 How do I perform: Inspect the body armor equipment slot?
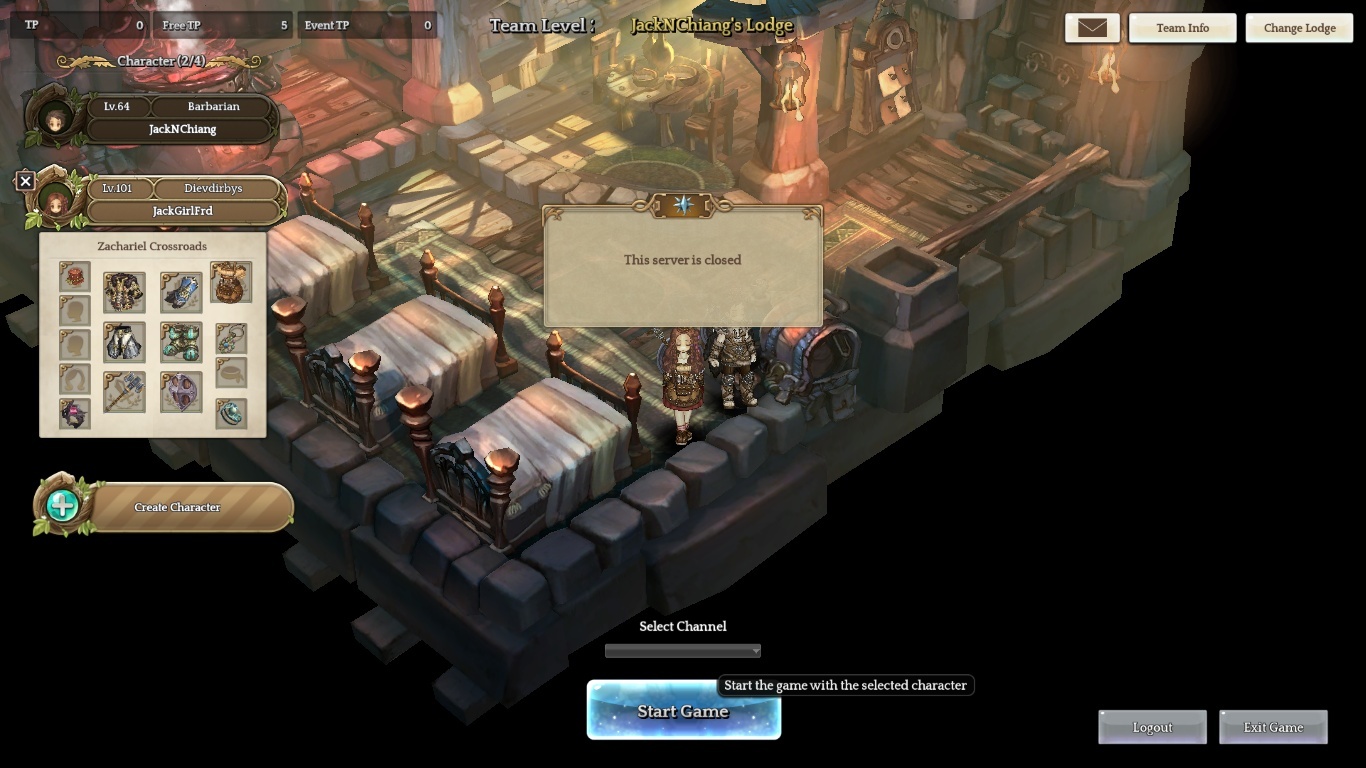tap(124, 292)
